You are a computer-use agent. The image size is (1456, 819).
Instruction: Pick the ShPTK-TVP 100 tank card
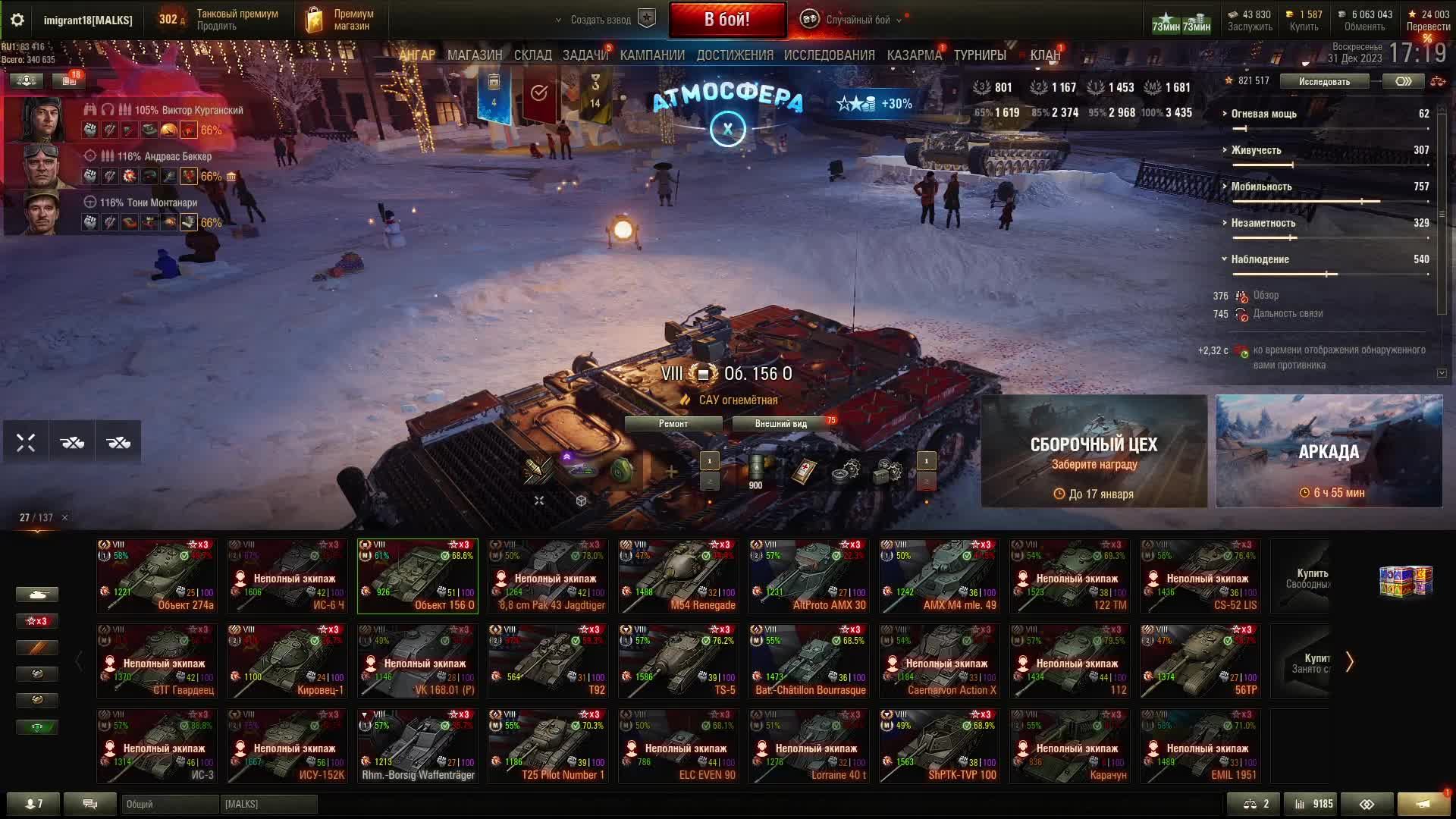click(939, 746)
